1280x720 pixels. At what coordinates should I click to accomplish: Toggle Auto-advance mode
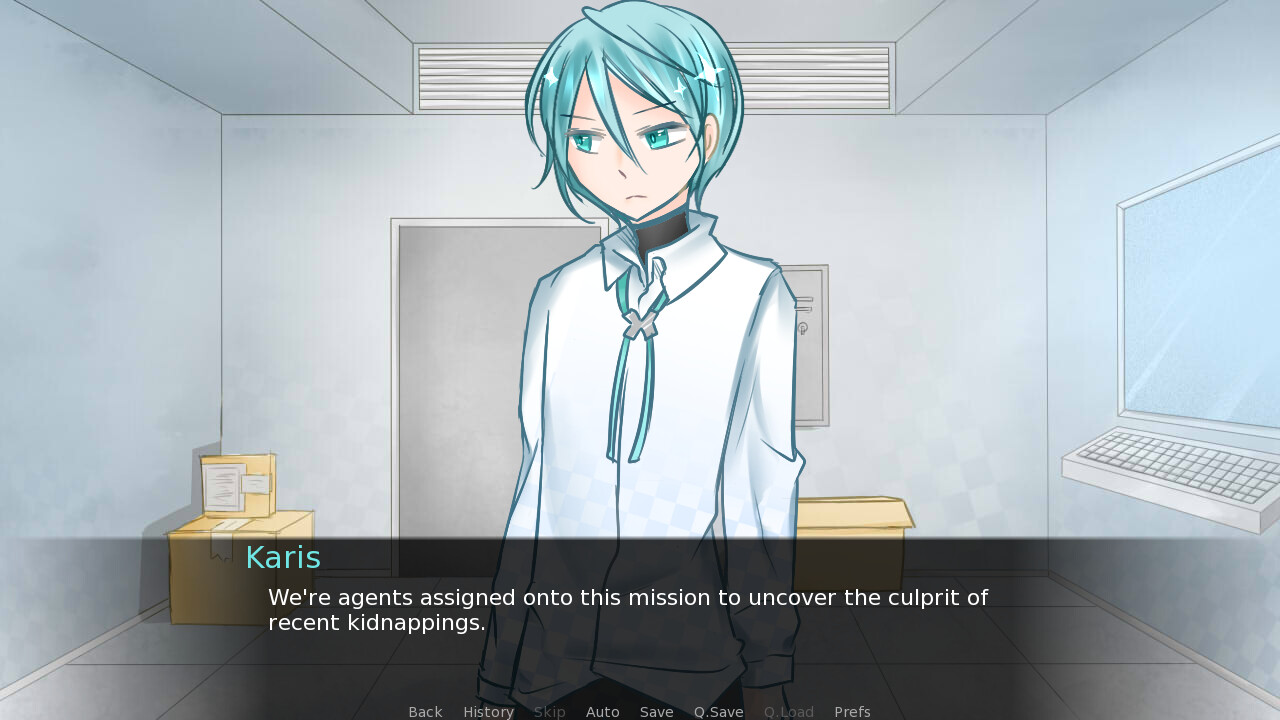(x=602, y=712)
